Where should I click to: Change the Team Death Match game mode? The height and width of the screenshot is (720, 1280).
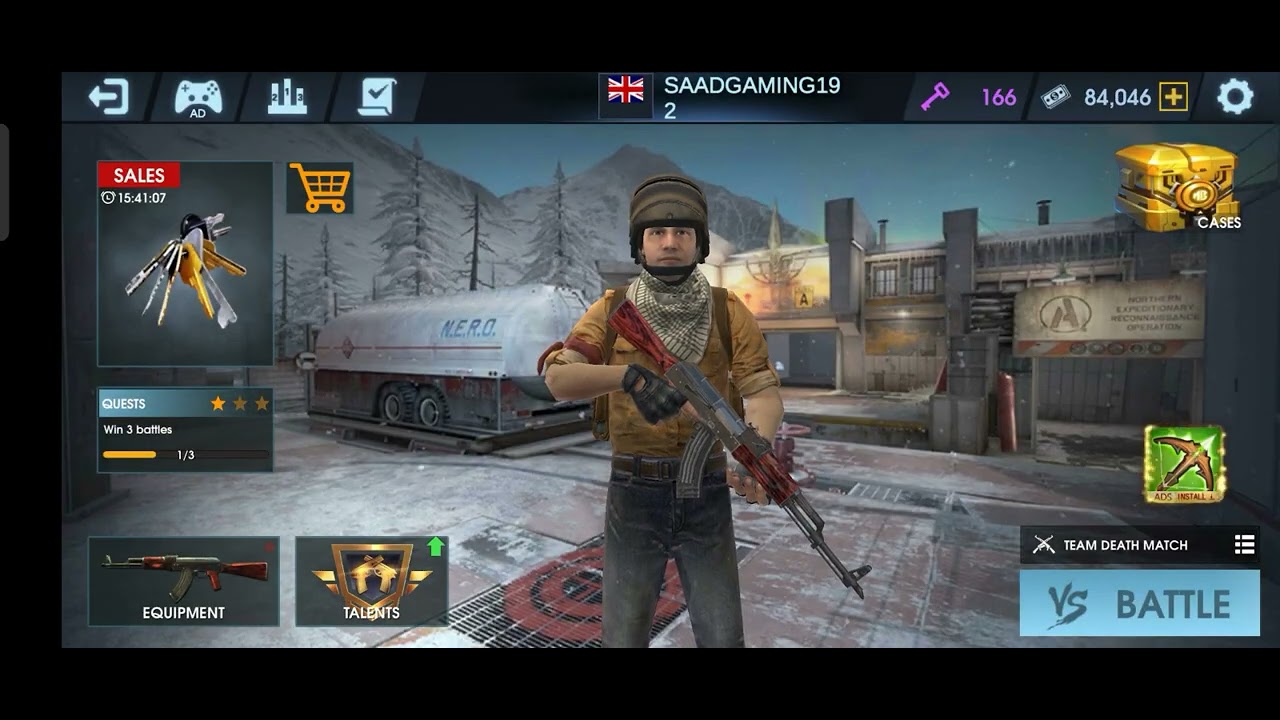(x=1140, y=545)
